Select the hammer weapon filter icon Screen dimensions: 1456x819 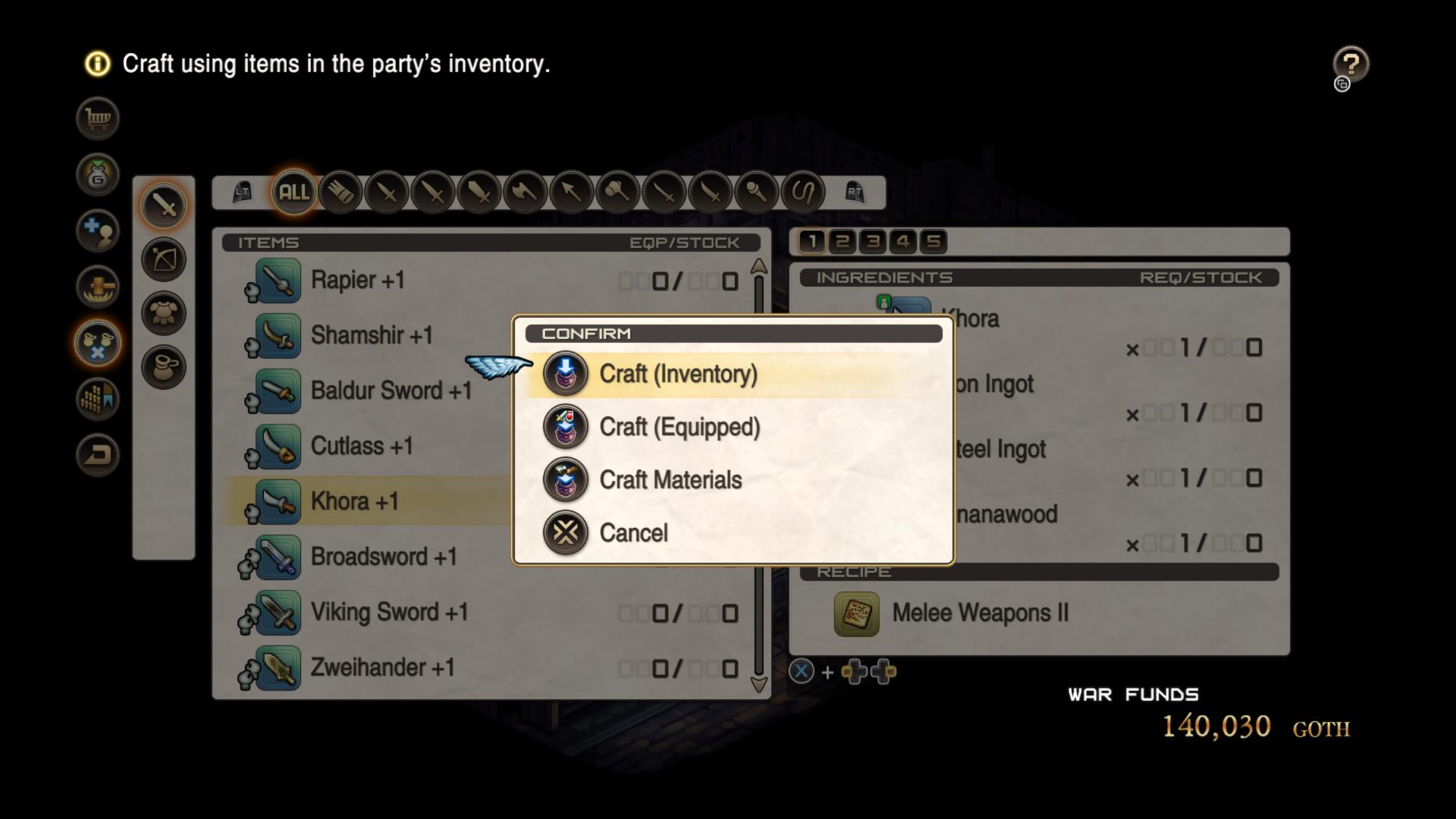618,193
